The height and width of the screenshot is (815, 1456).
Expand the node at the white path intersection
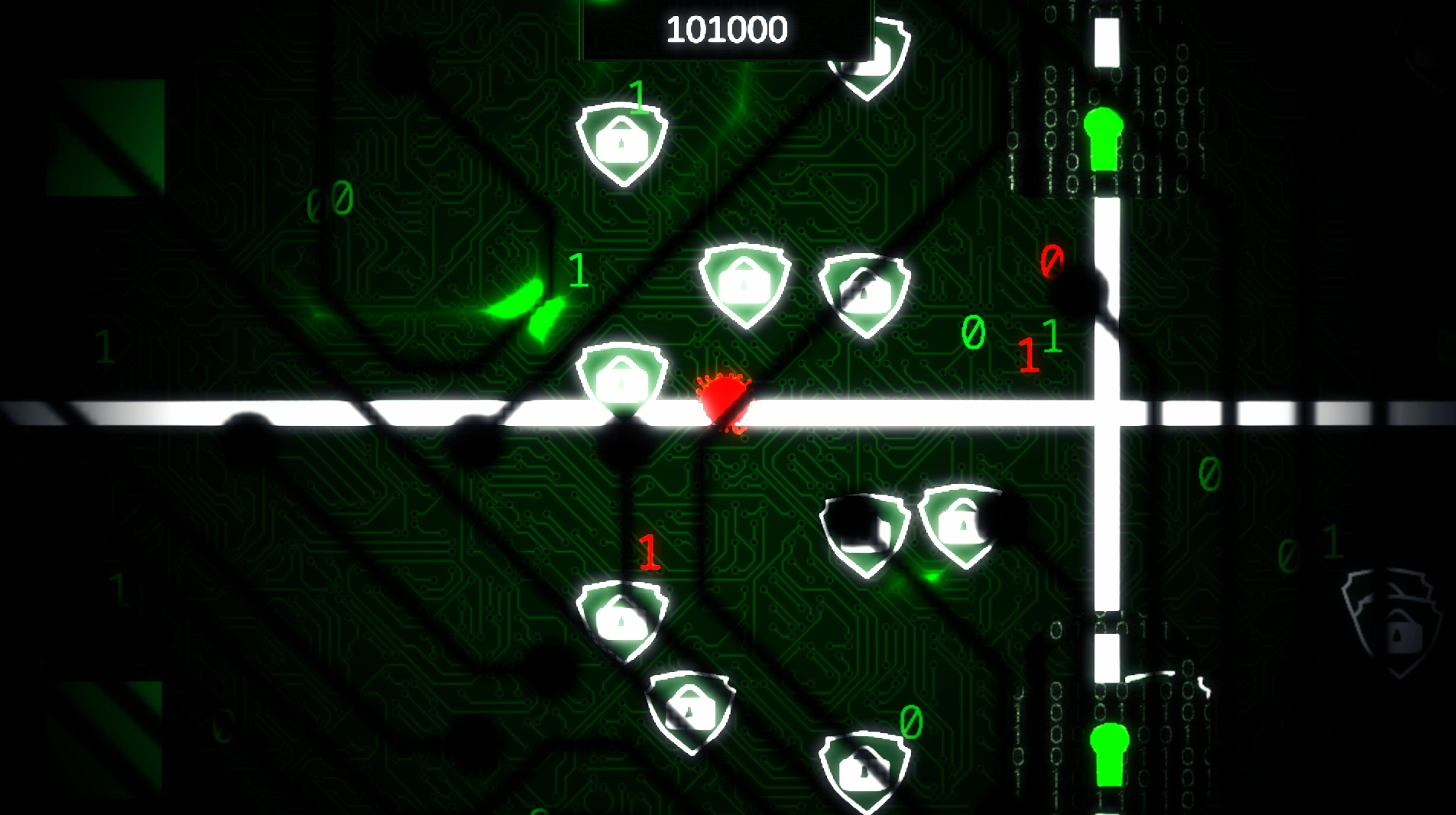coord(1108,413)
